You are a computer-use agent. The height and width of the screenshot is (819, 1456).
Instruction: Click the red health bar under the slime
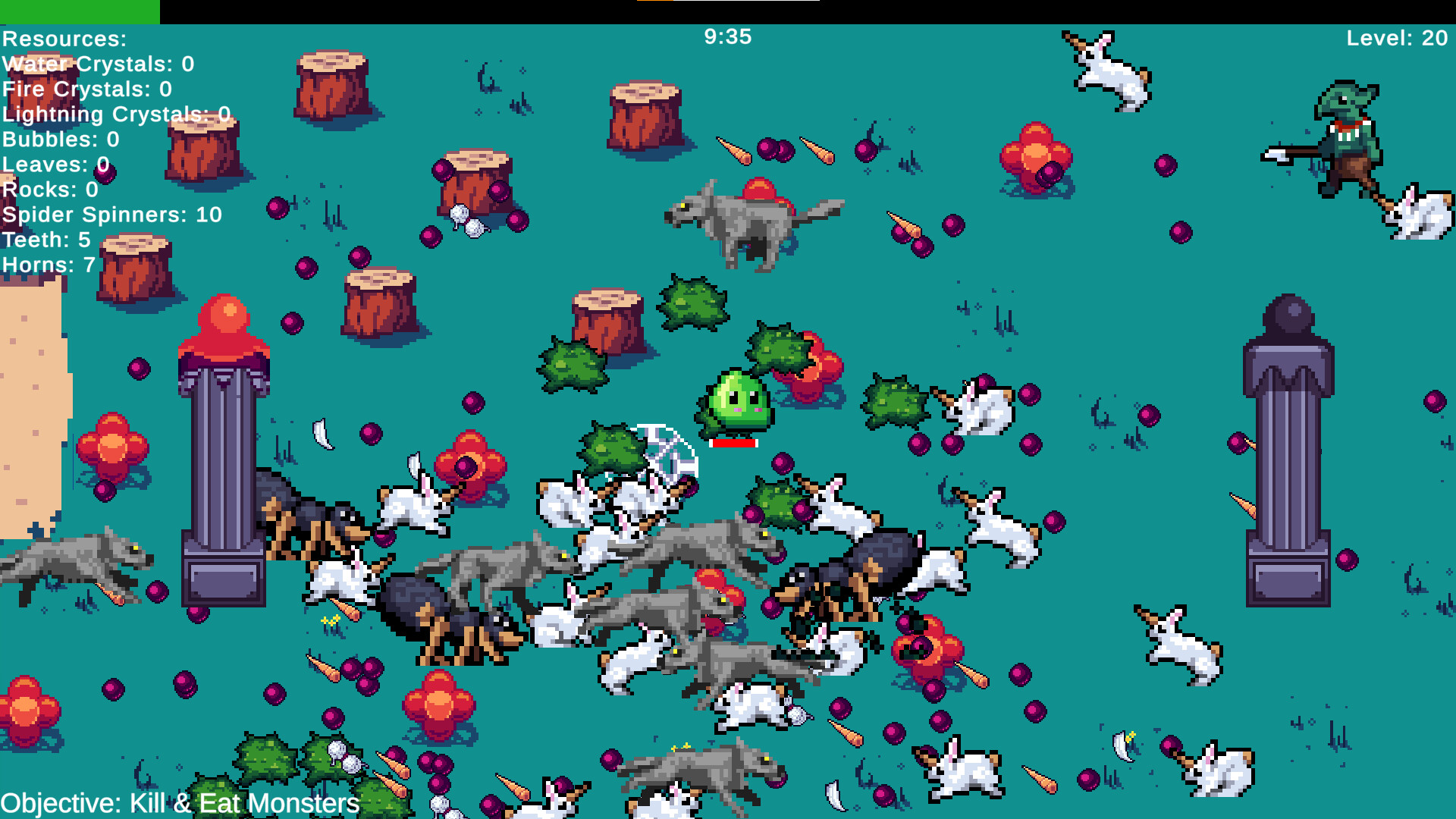point(733,442)
